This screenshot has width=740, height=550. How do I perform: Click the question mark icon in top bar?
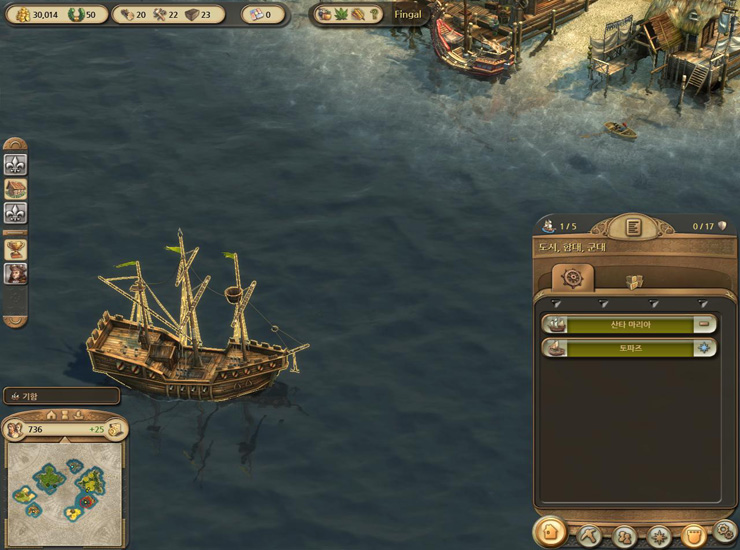pos(375,15)
